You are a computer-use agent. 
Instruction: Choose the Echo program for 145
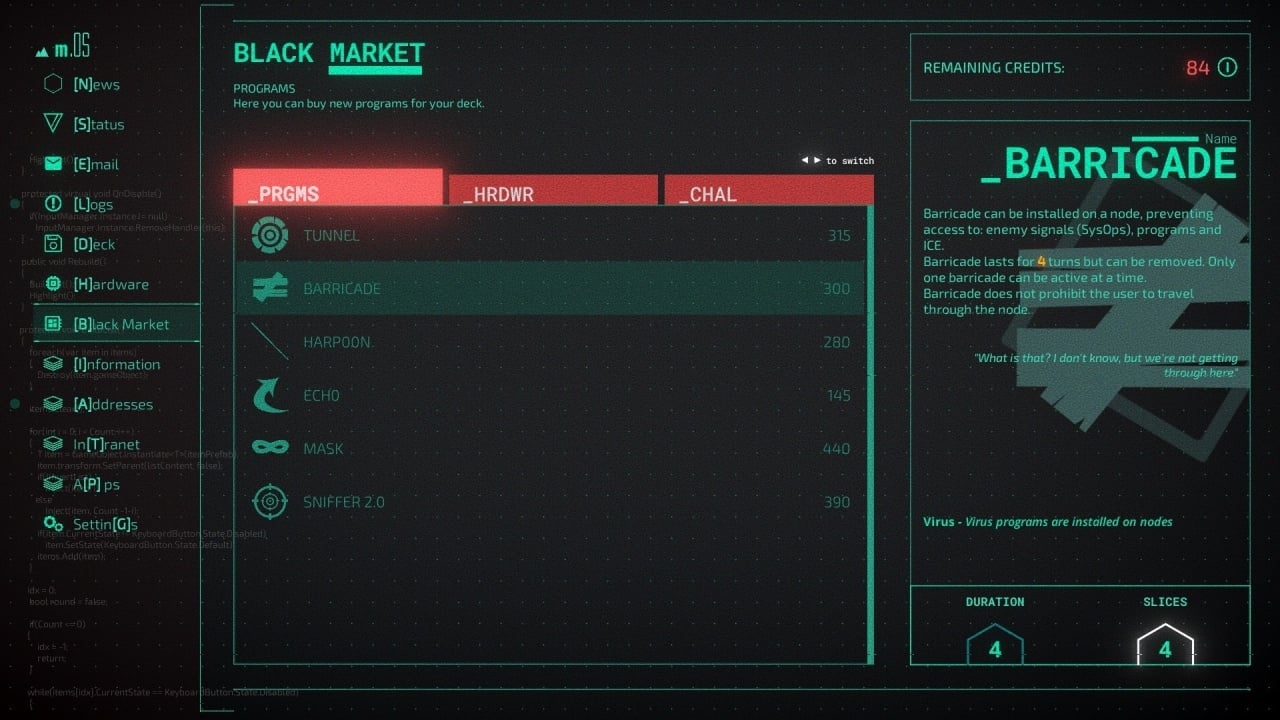tap(550, 396)
